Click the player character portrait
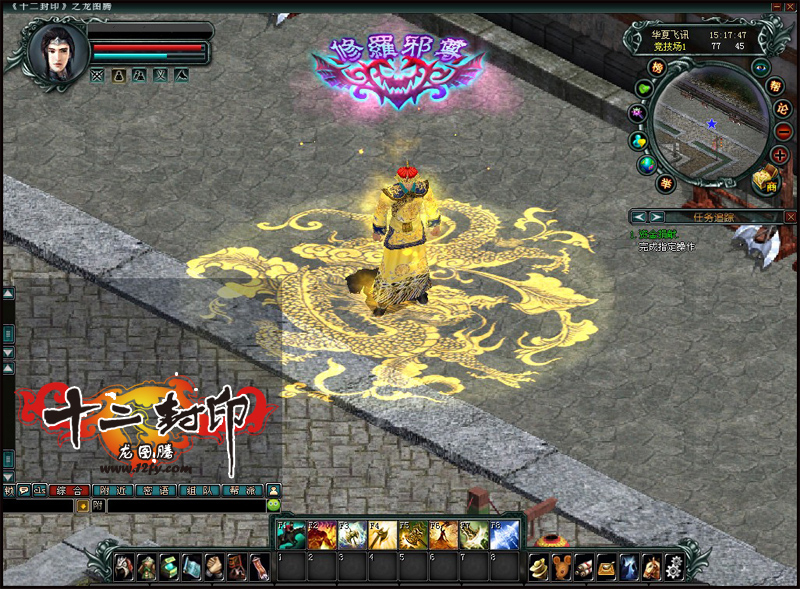 [x=54, y=49]
